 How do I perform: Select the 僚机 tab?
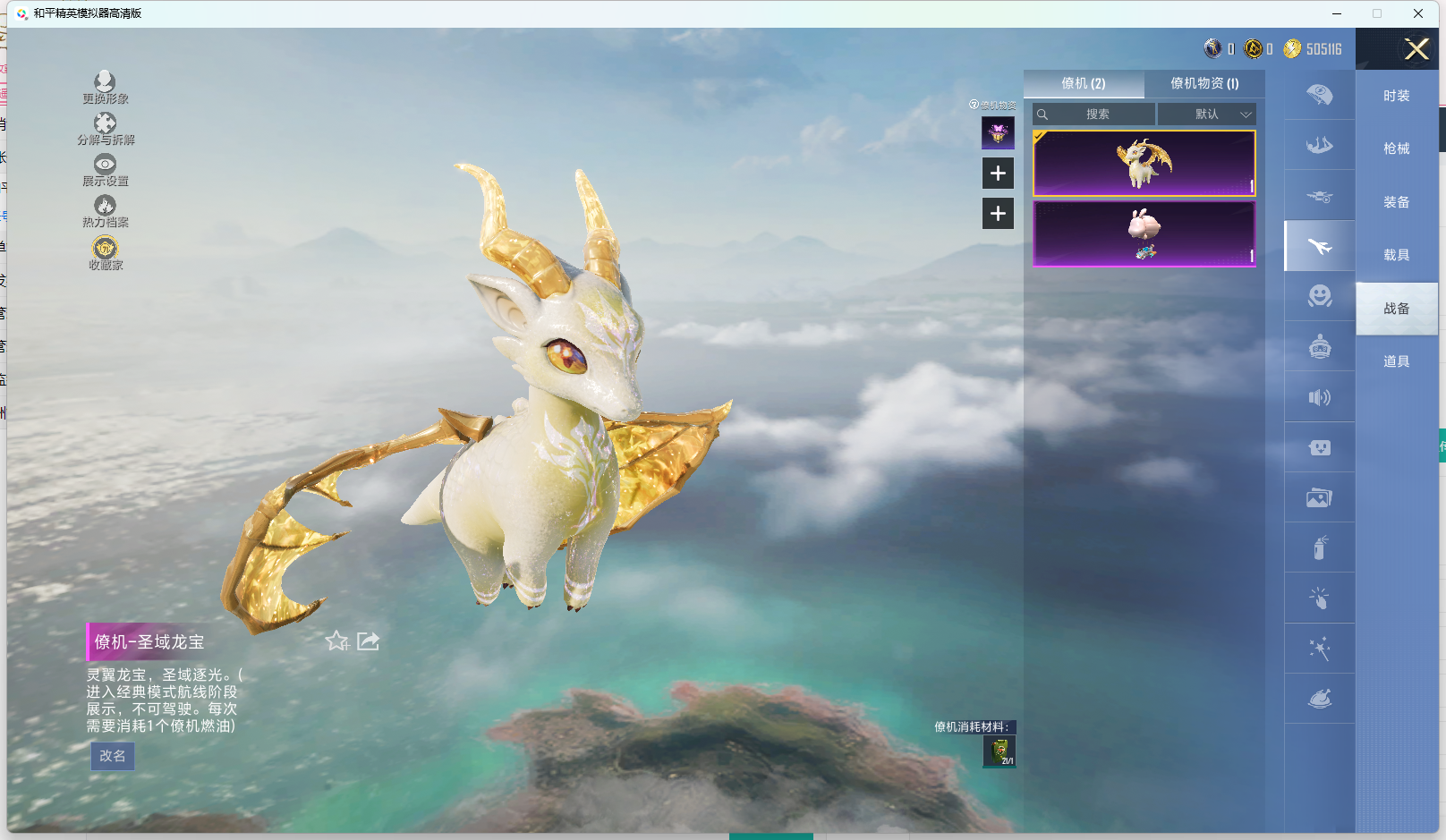[x=1083, y=83]
